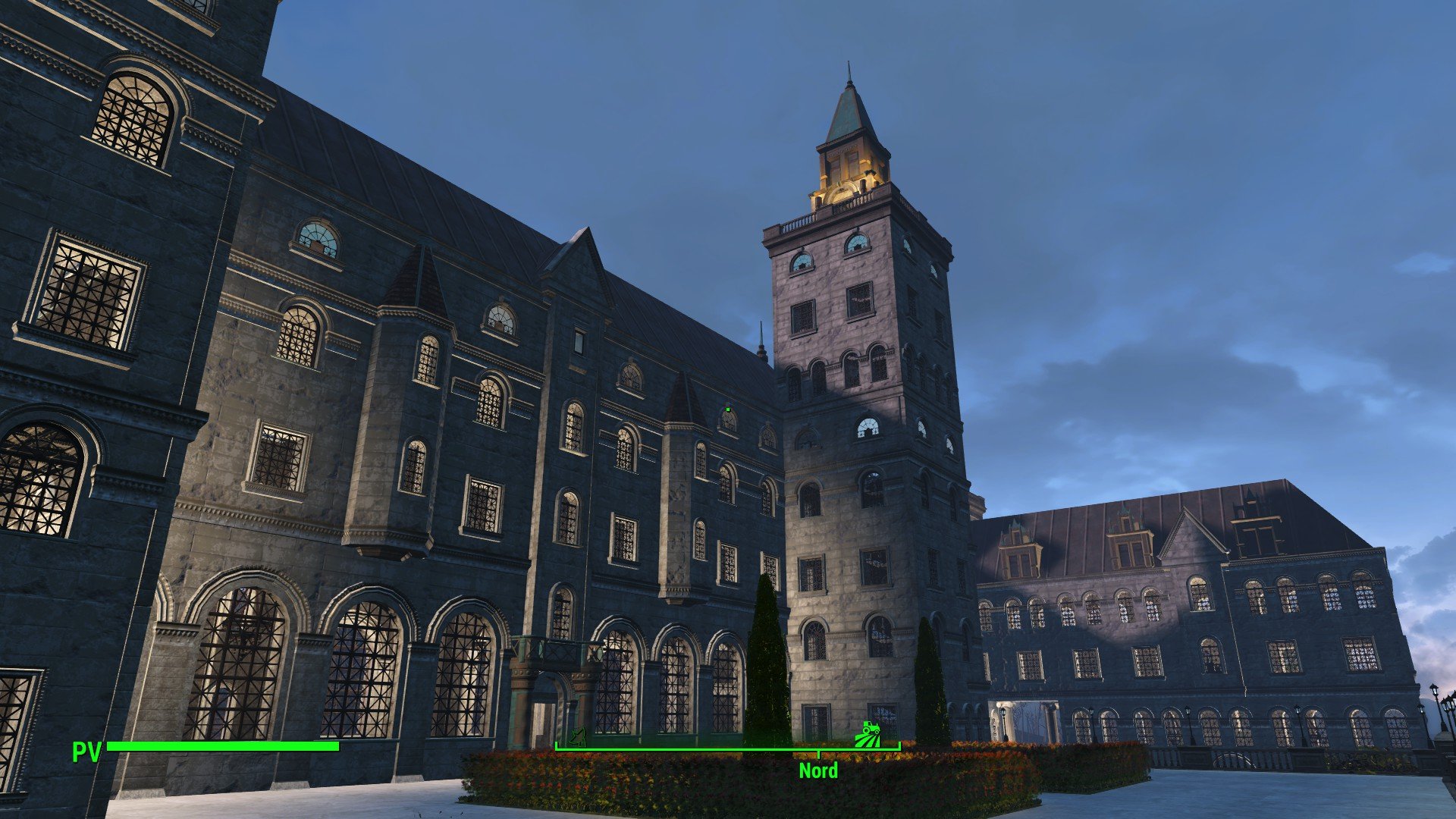
Task: Click the tractor farm marker on the compass
Action: pyautogui.click(x=867, y=735)
